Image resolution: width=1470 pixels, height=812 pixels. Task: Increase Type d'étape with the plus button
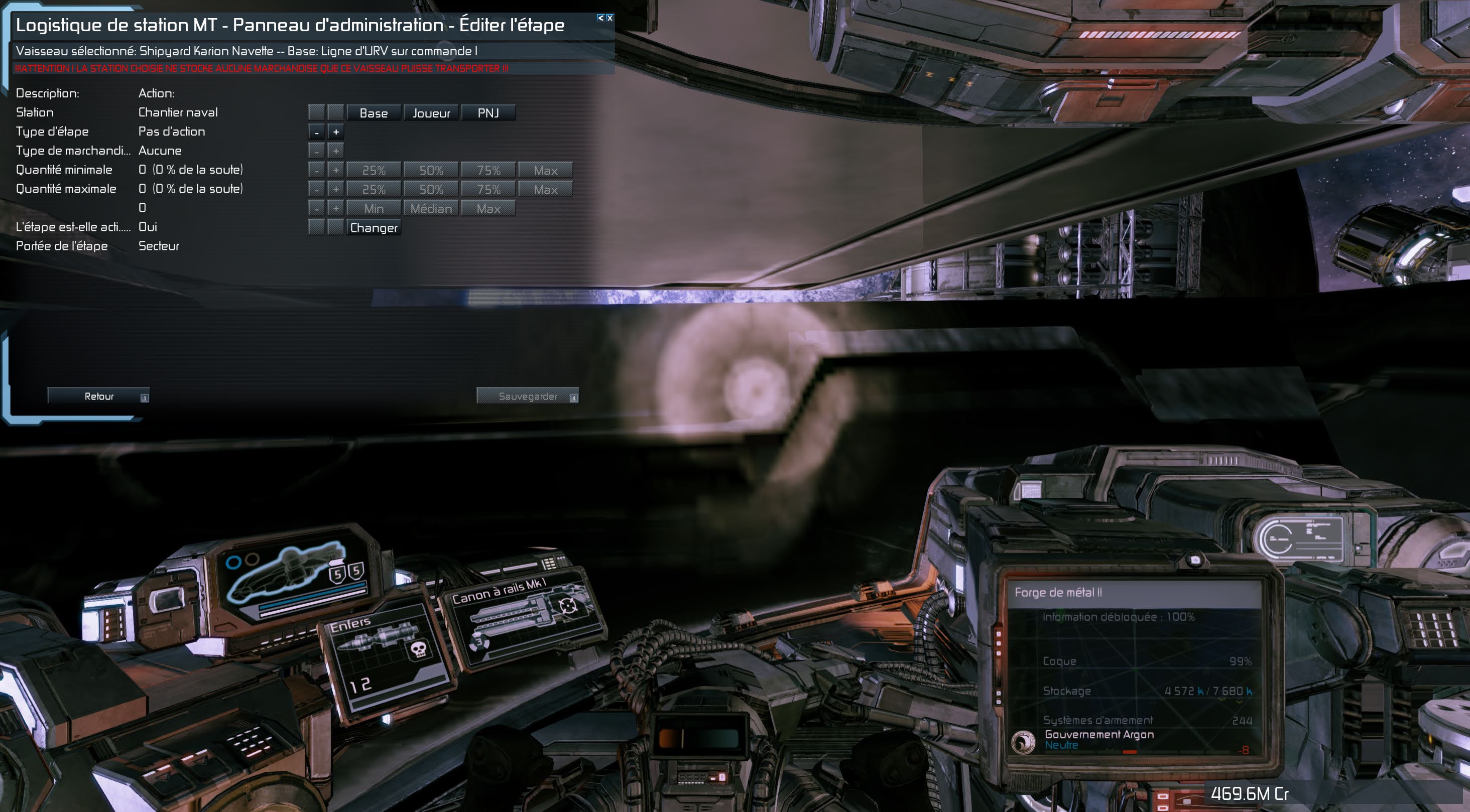[336, 132]
